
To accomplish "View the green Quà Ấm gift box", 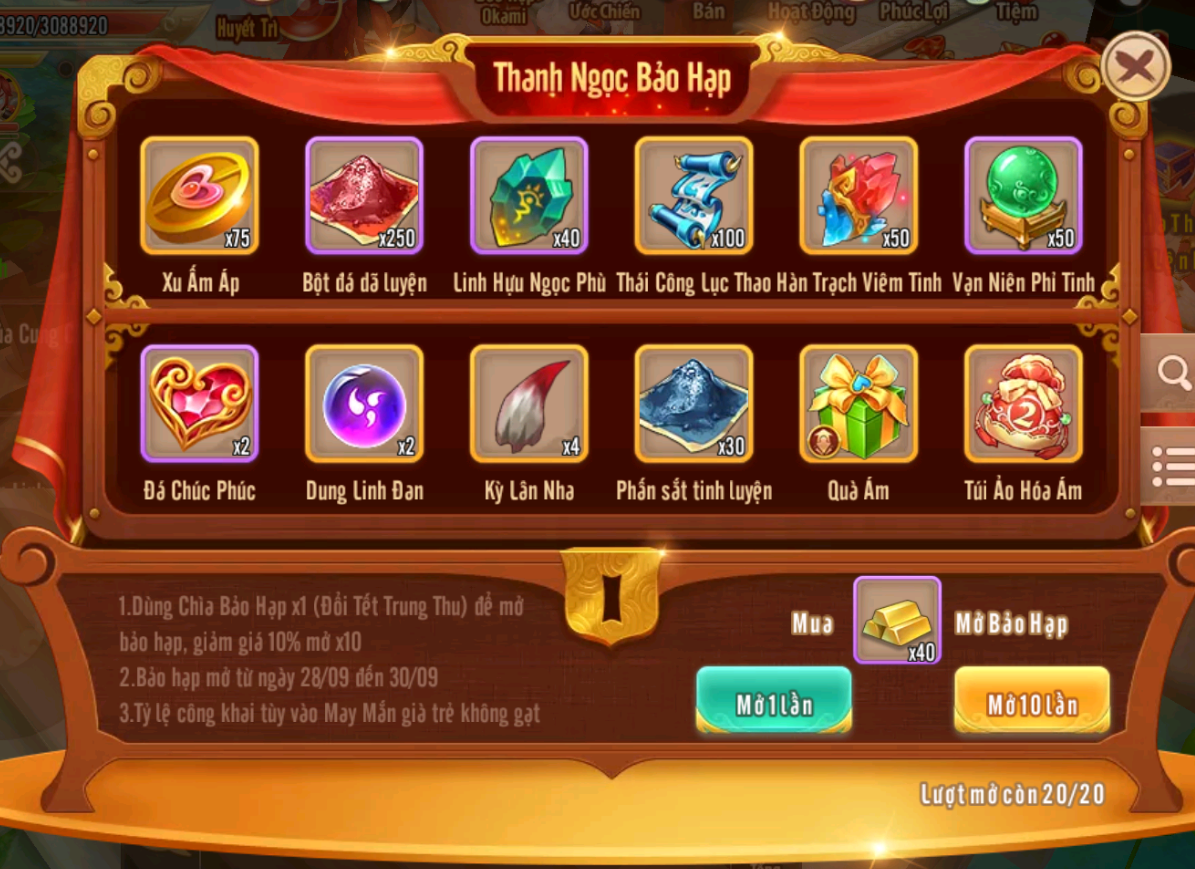I will (859, 404).
